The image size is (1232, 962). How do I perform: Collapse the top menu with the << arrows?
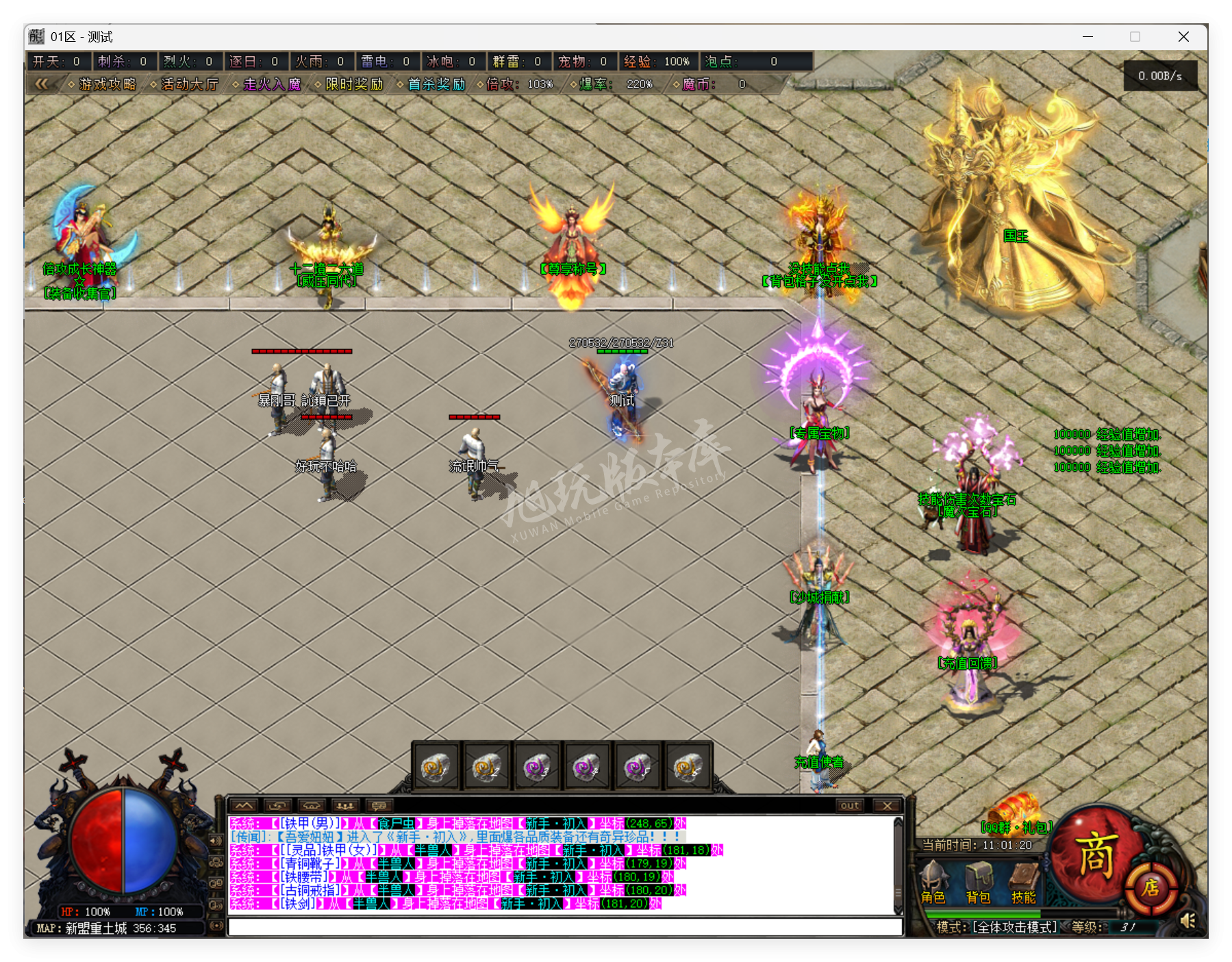point(43,84)
